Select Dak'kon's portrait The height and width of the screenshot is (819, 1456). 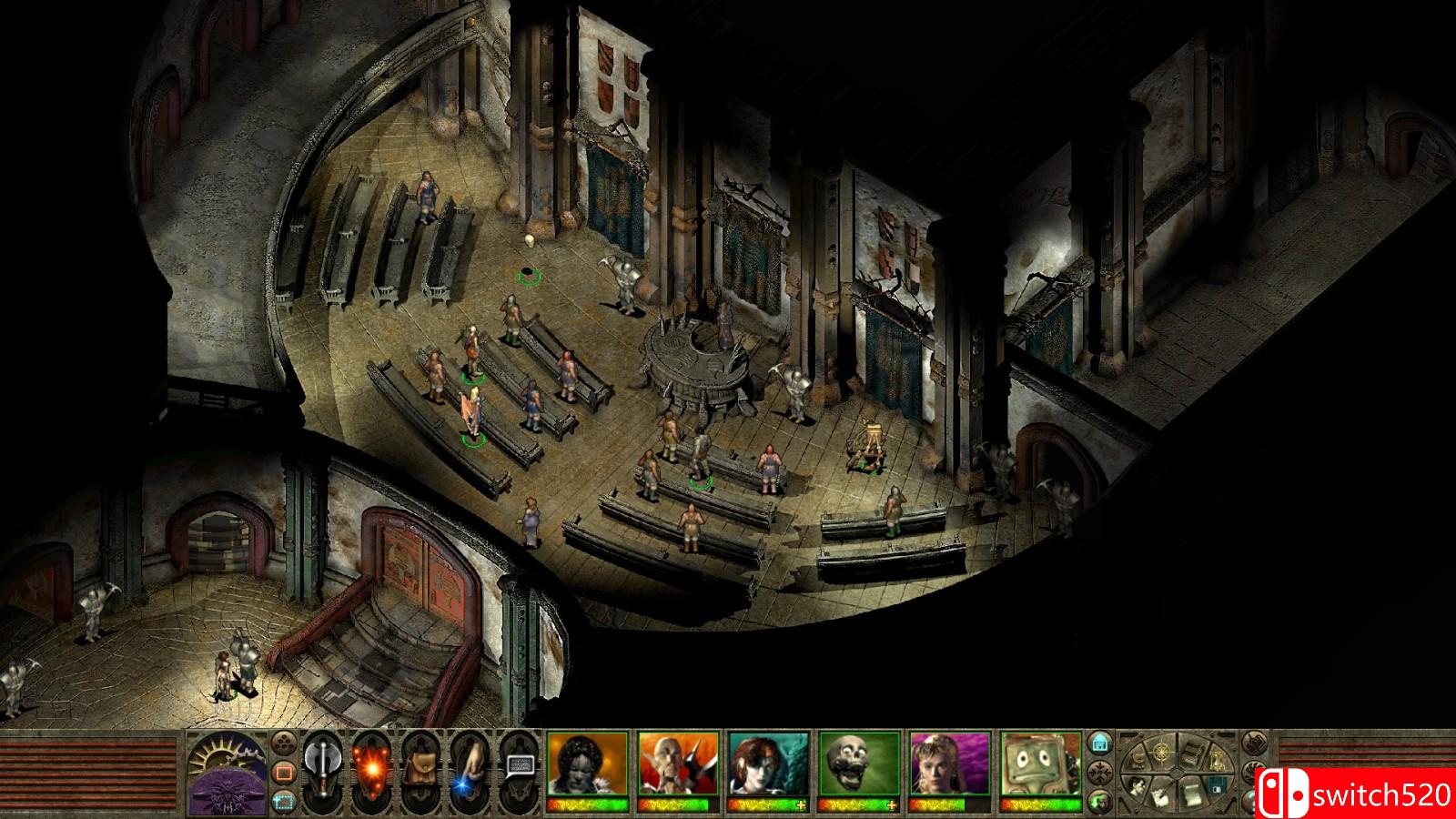678,764
